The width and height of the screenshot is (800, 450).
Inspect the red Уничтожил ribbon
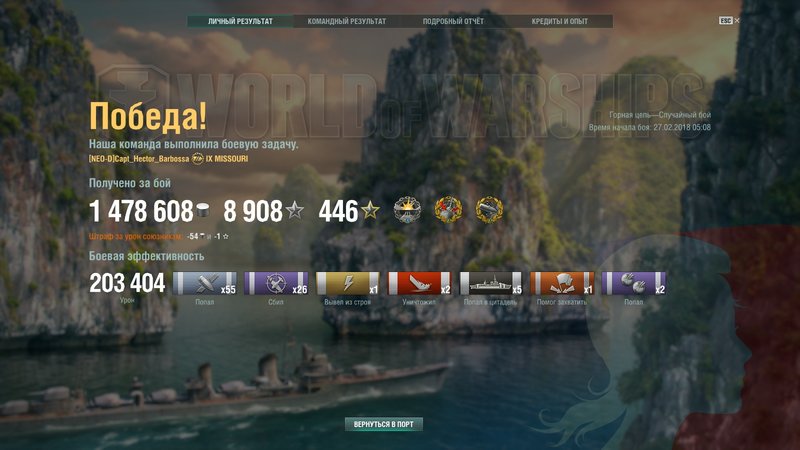tap(420, 283)
